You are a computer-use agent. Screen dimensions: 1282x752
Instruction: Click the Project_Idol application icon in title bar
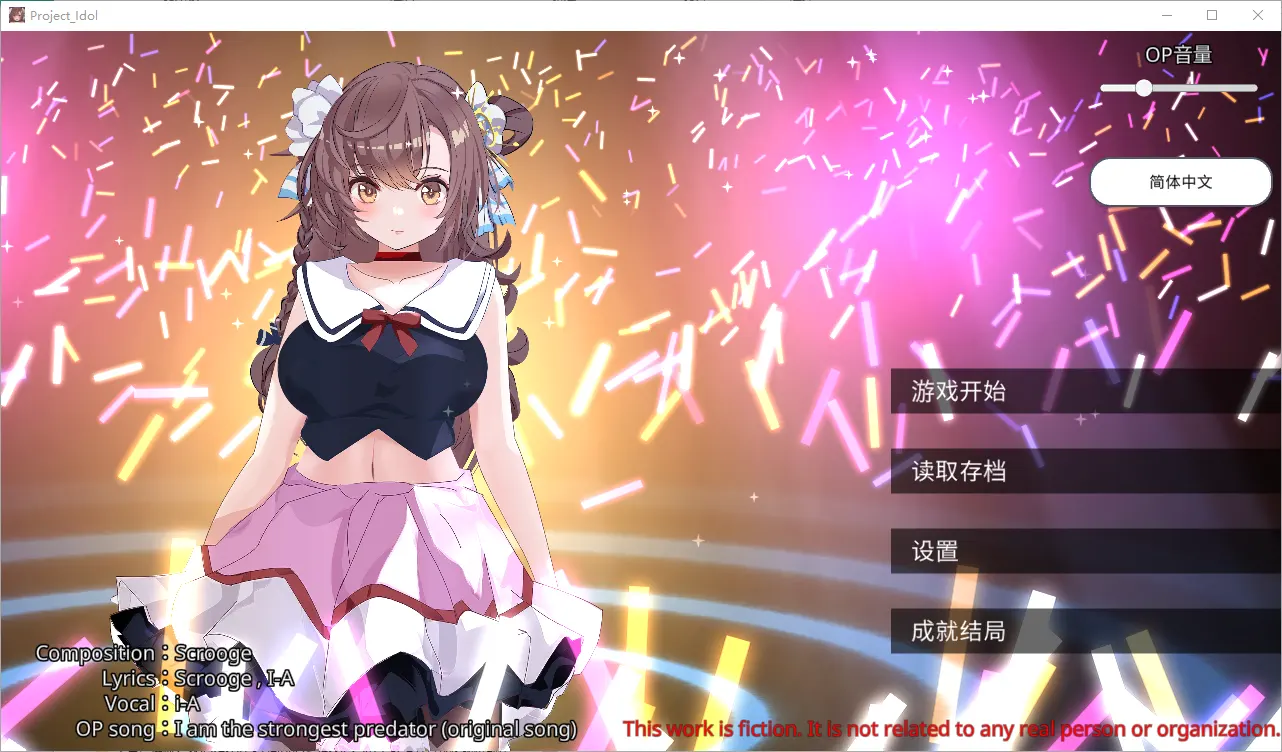17,15
